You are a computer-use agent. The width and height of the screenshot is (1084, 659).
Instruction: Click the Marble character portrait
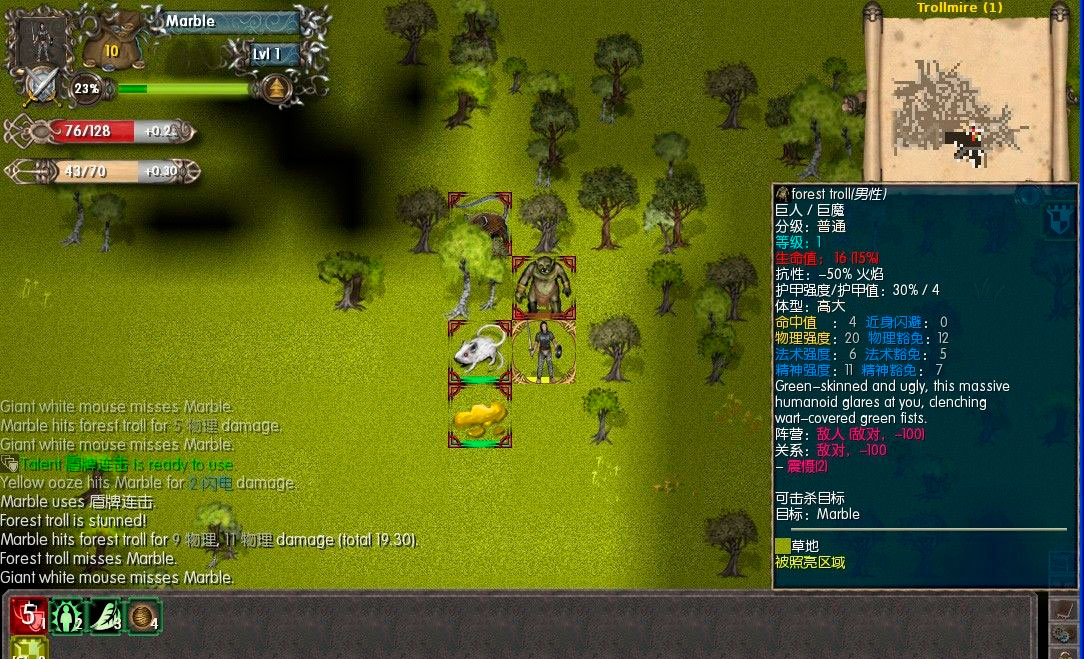pyautogui.click(x=40, y=38)
